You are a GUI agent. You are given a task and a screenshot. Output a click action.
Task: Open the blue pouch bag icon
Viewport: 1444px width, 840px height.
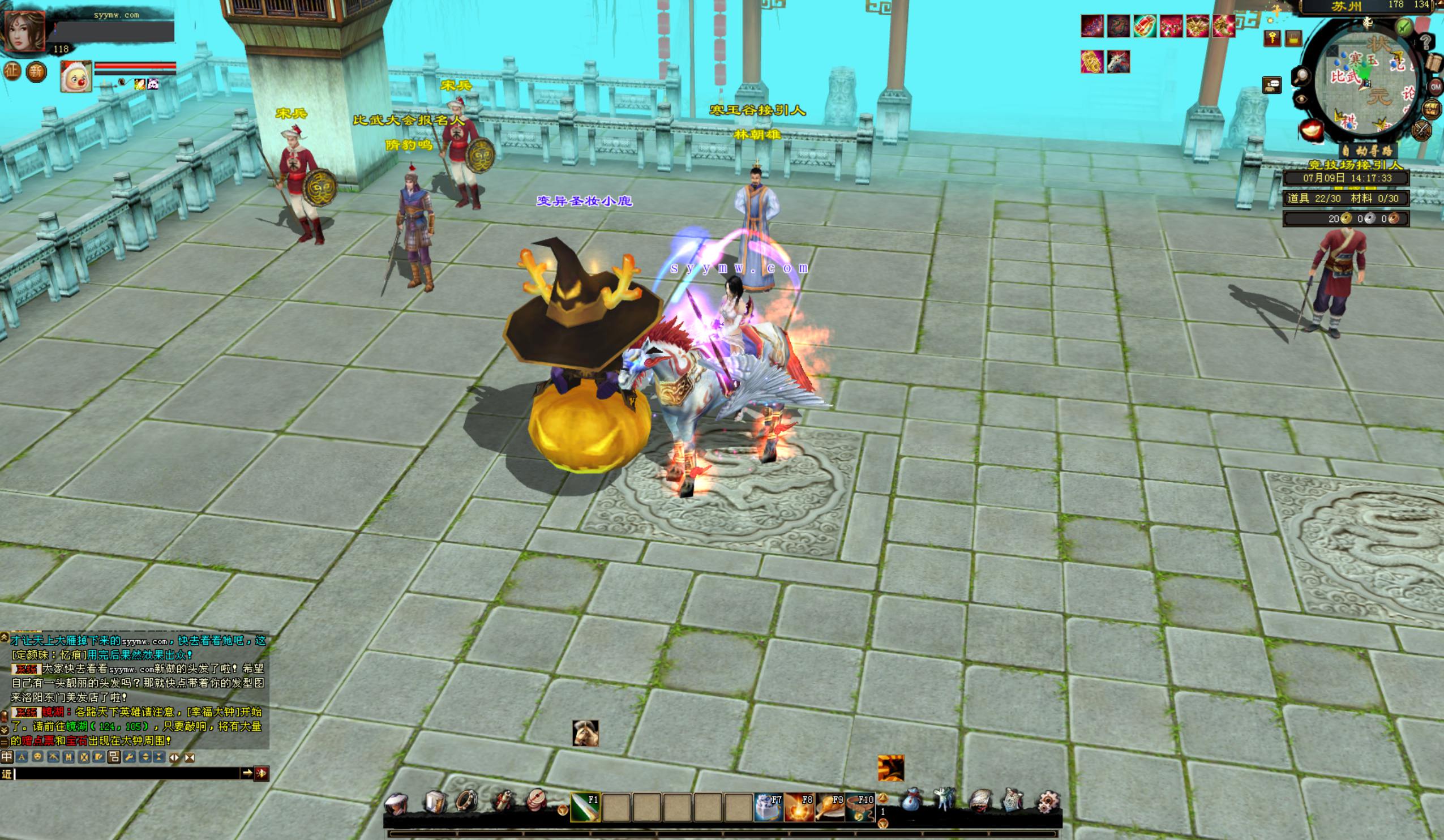pos(911,800)
